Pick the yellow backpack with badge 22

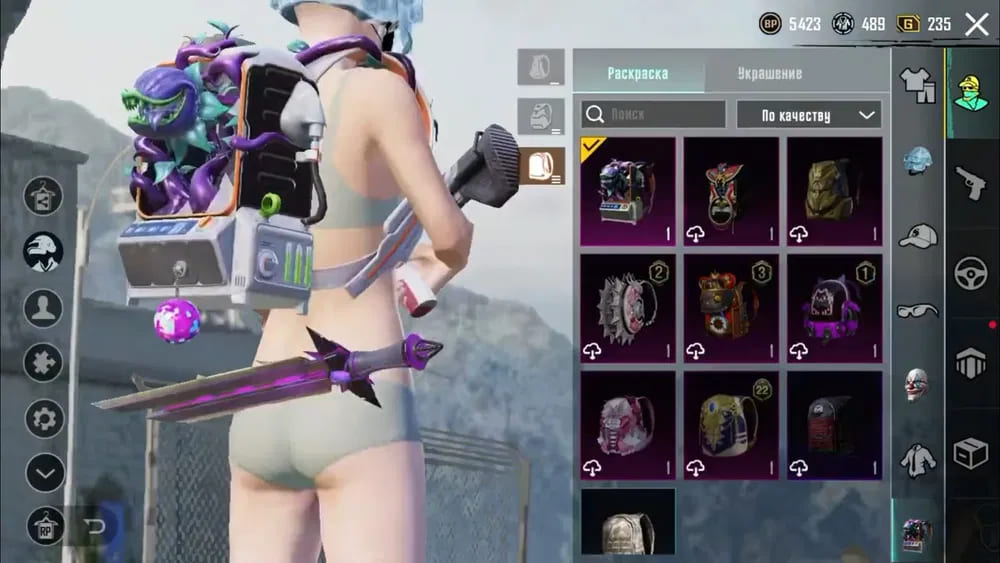pos(731,425)
